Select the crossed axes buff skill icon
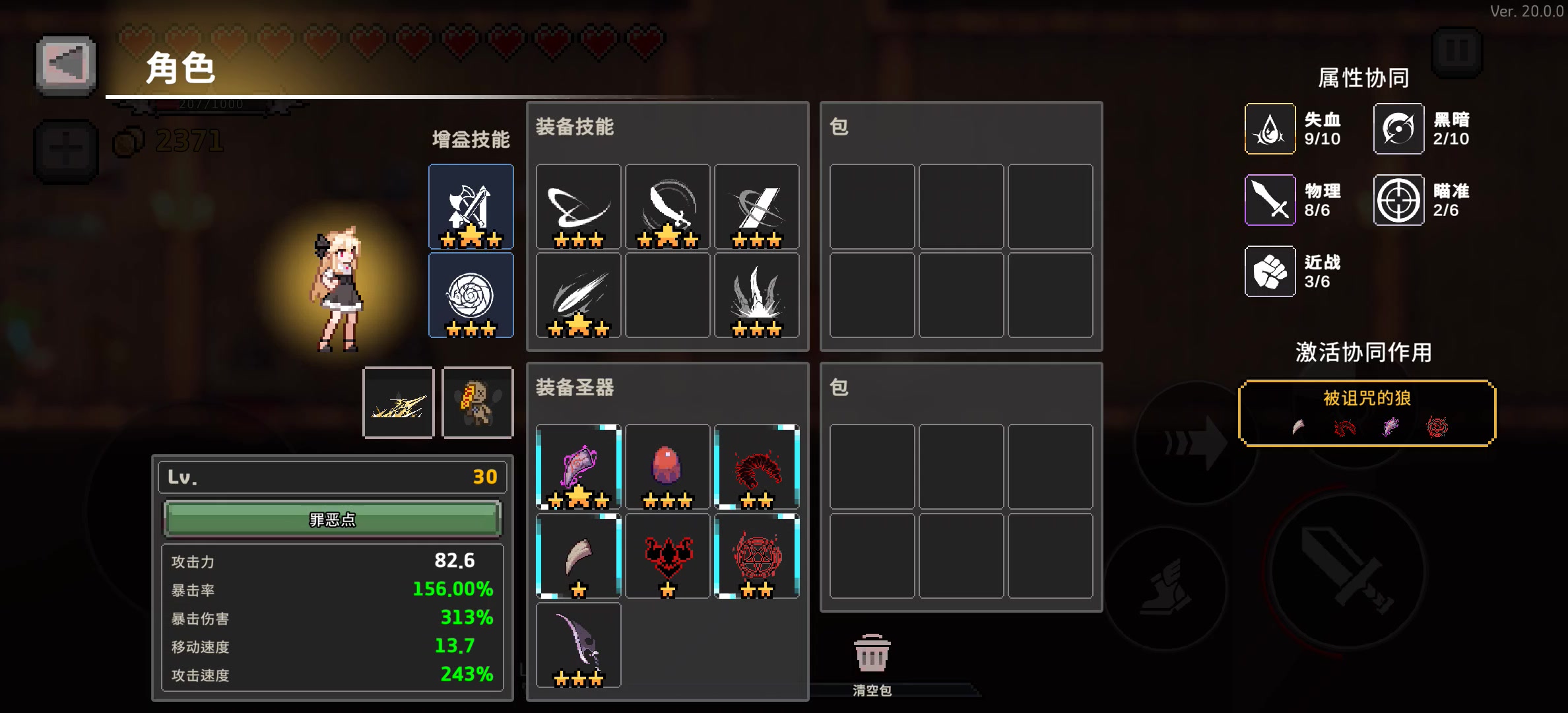 (471, 207)
